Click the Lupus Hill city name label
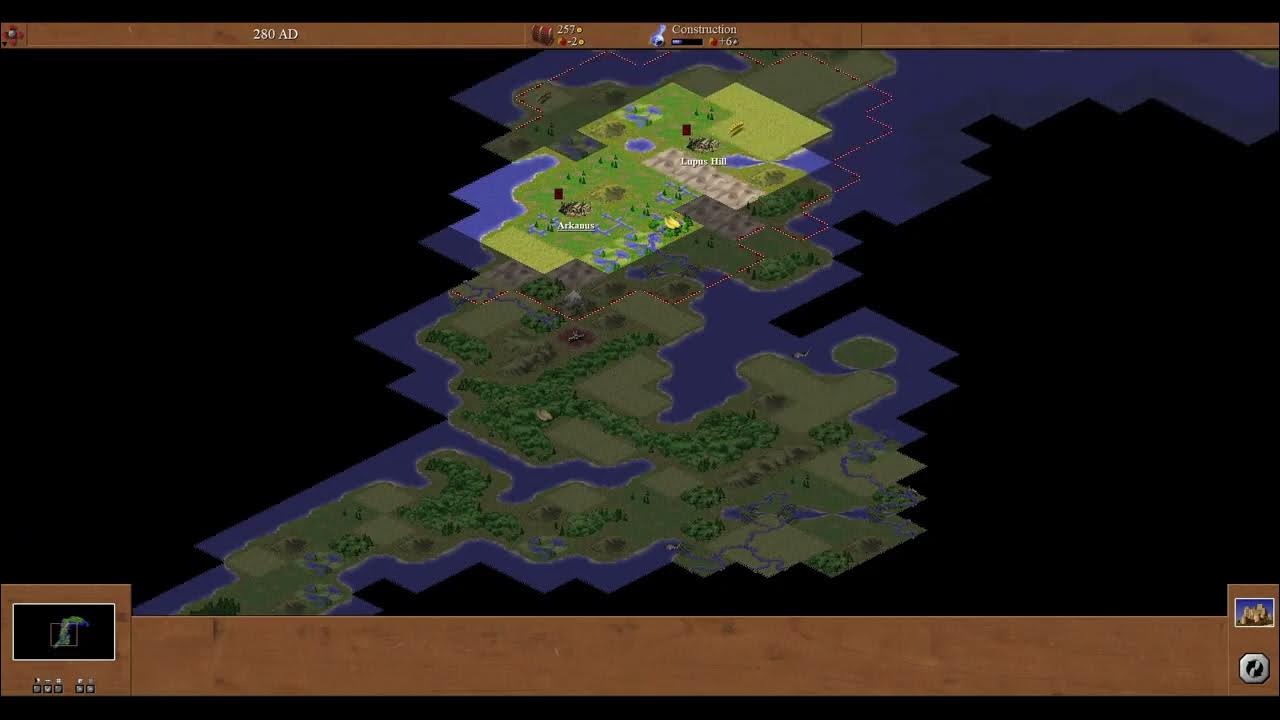The image size is (1280, 720). coord(702,160)
